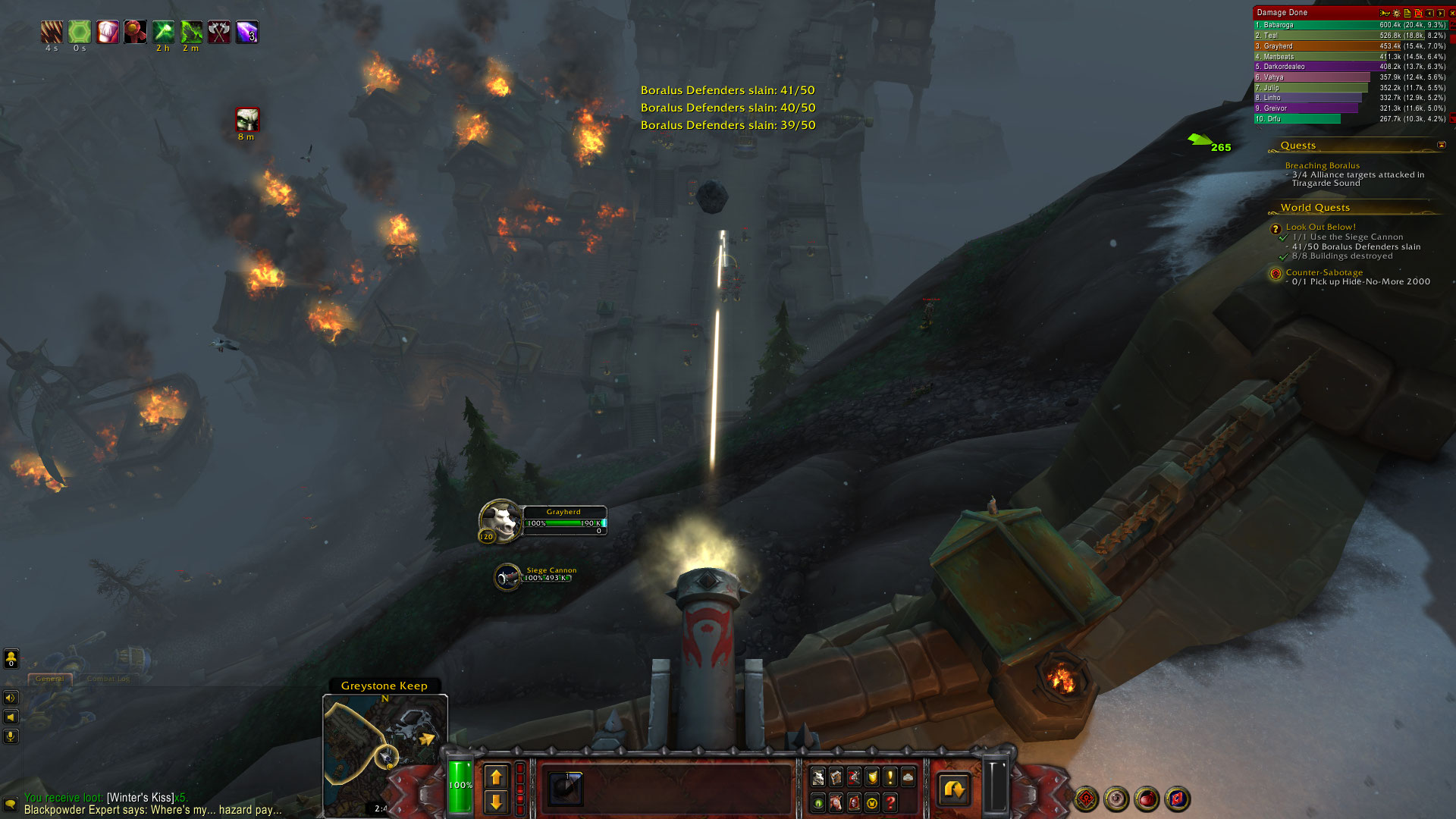This screenshot has height=819, width=1456.
Task: Click the red ribbon rosette buff icon
Action: click(135, 32)
